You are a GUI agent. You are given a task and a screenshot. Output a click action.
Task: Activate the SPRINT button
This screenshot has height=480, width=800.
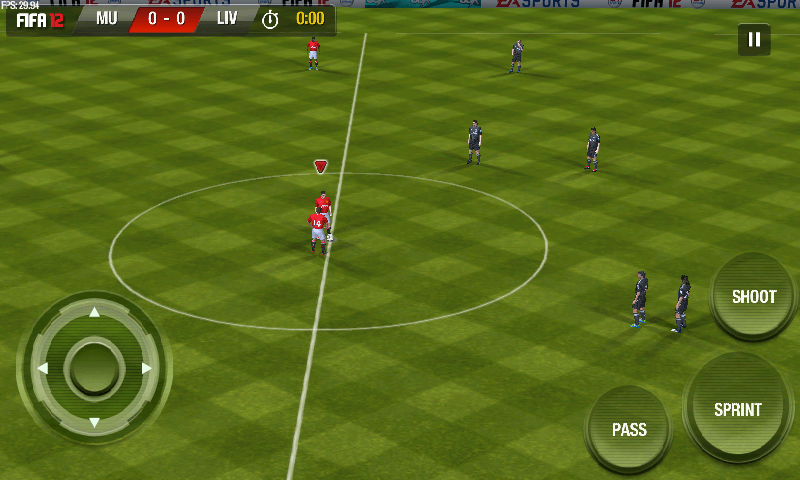point(738,409)
